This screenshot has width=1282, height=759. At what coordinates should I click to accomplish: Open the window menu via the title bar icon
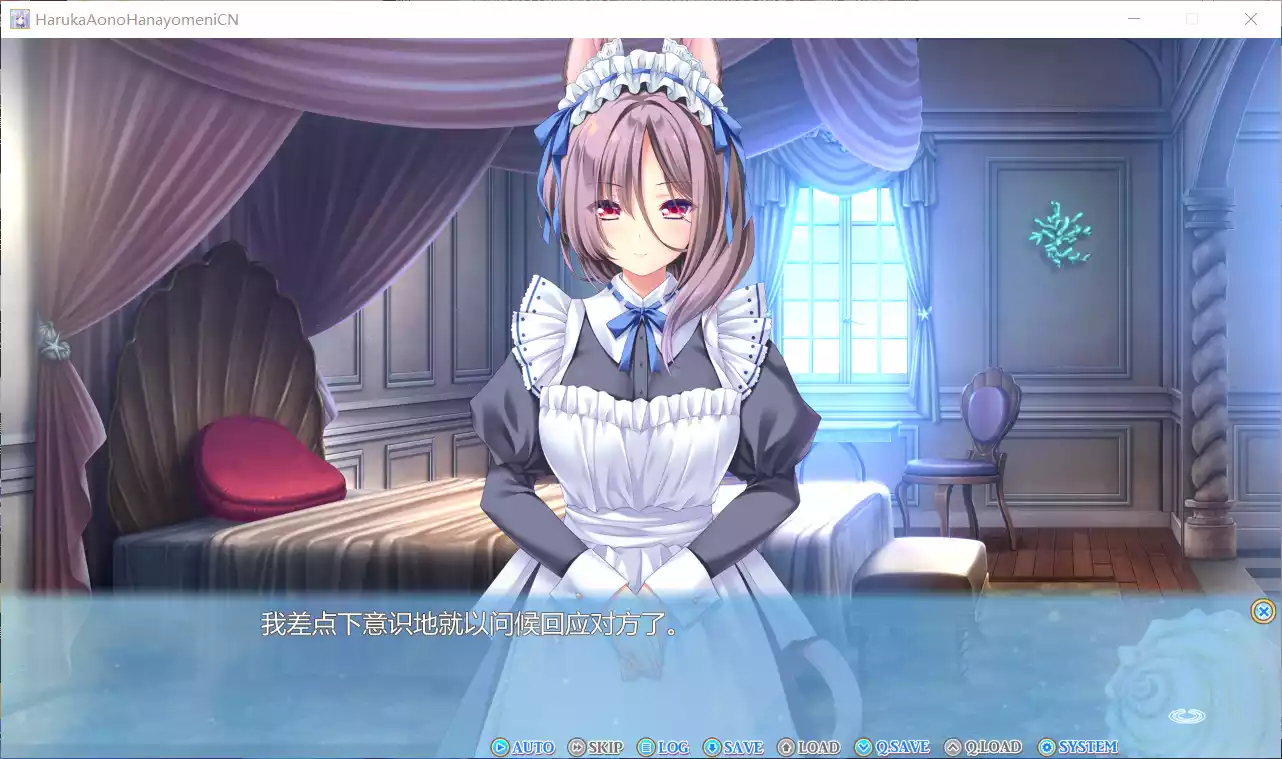19,19
